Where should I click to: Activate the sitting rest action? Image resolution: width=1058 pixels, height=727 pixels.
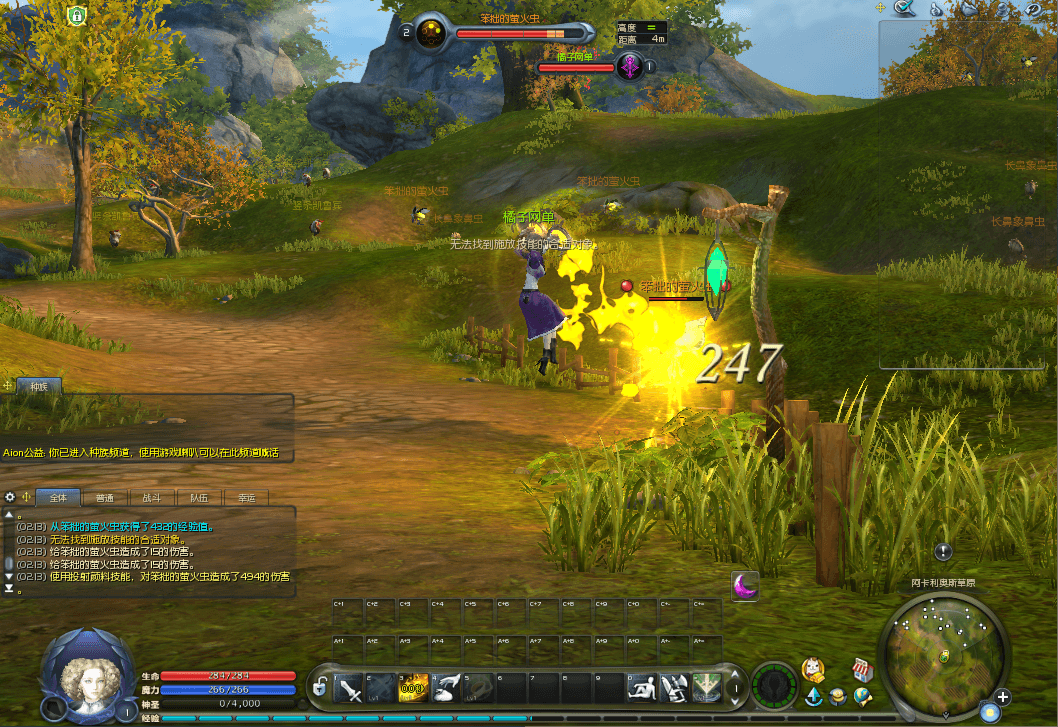(x=643, y=688)
